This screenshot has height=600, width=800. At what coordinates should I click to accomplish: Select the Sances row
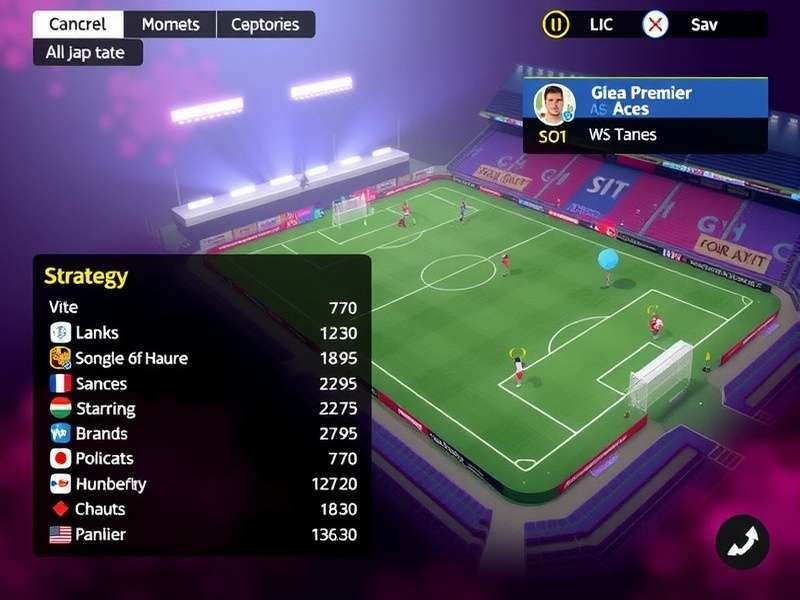(202, 383)
